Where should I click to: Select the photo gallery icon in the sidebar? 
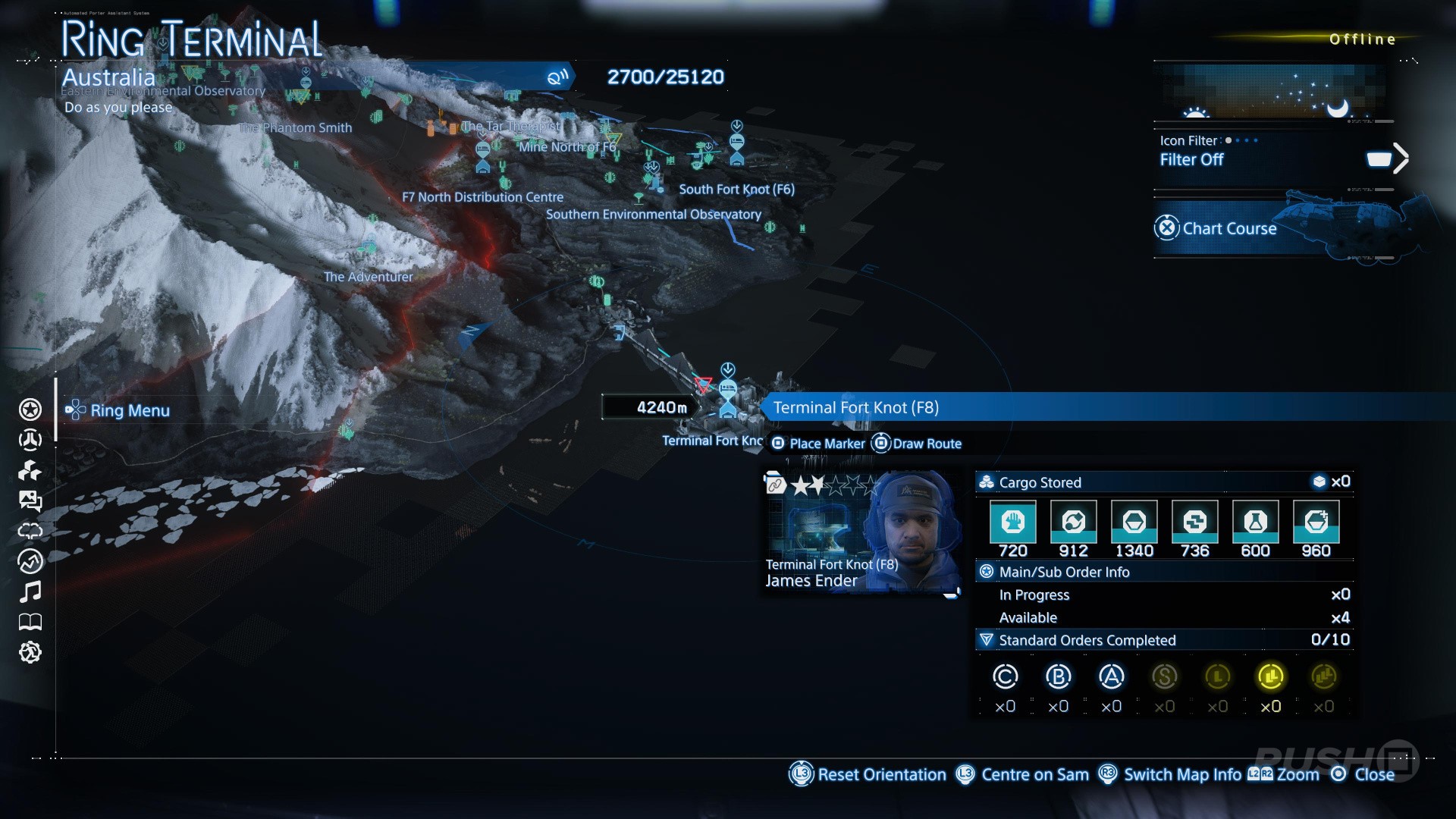pos(30,500)
